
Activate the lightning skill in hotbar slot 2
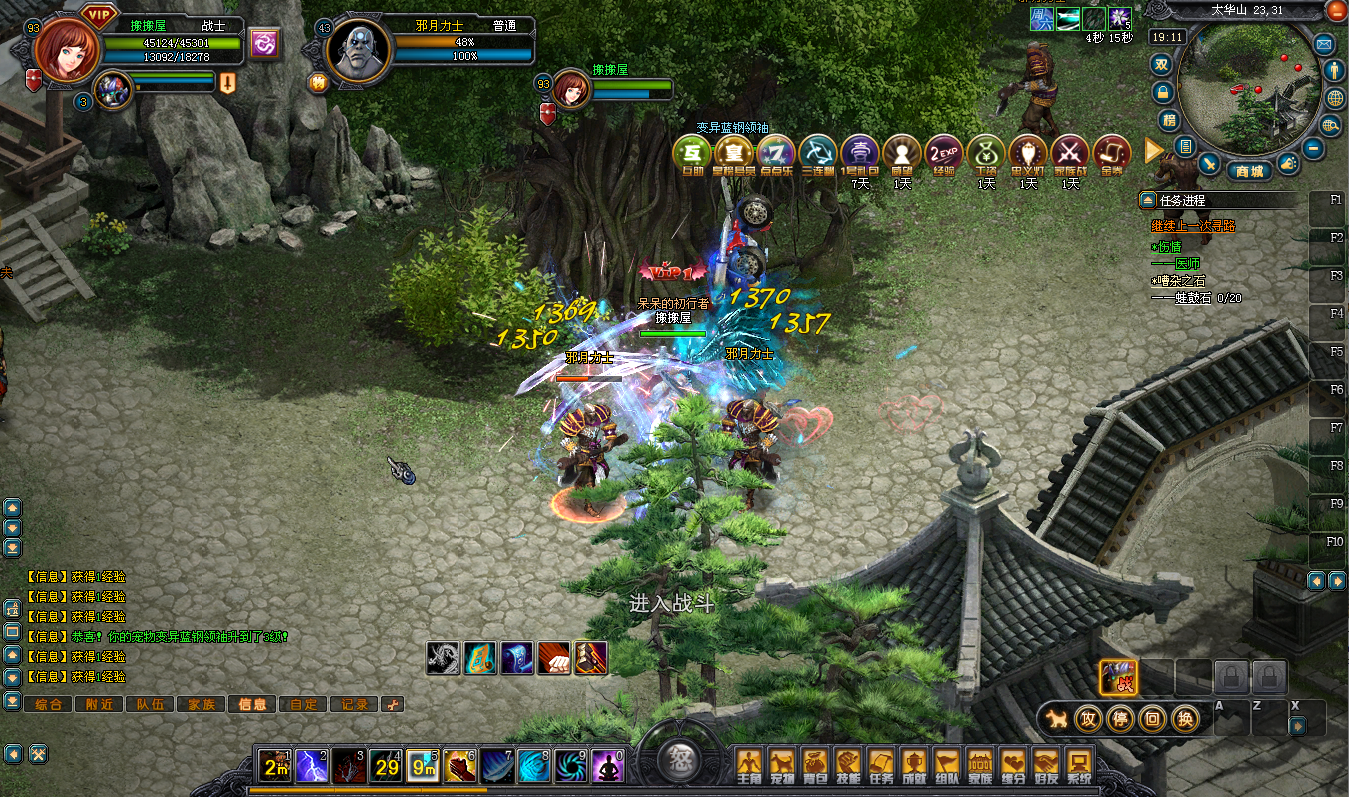tap(312, 766)
